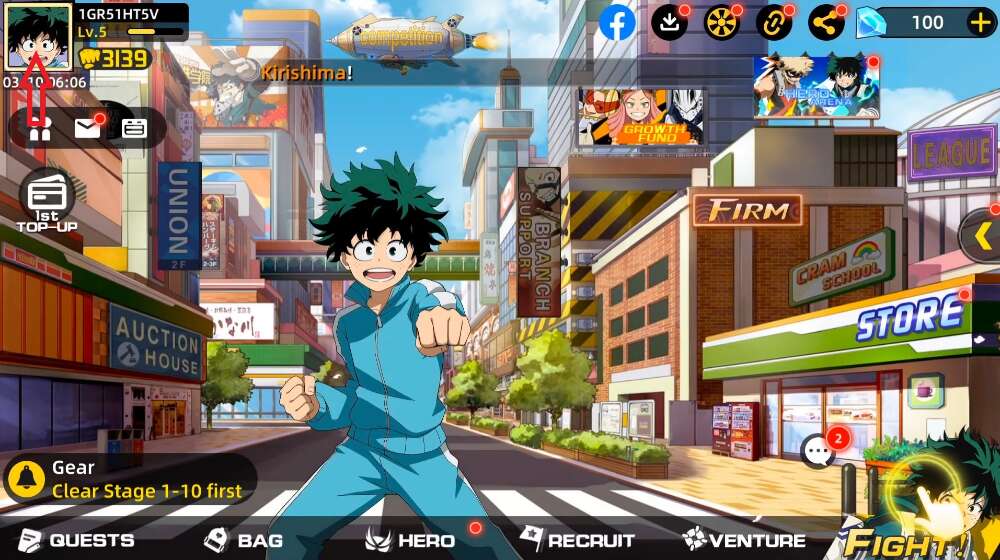Tap the Facebook icon
This screenshot has height=560, width=1000.
[x=617, y=22]
